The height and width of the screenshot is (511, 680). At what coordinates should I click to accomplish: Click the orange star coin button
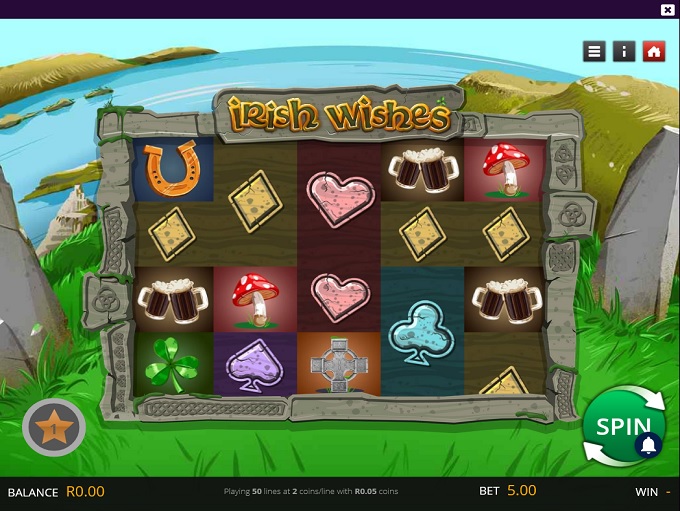[54, 429]
